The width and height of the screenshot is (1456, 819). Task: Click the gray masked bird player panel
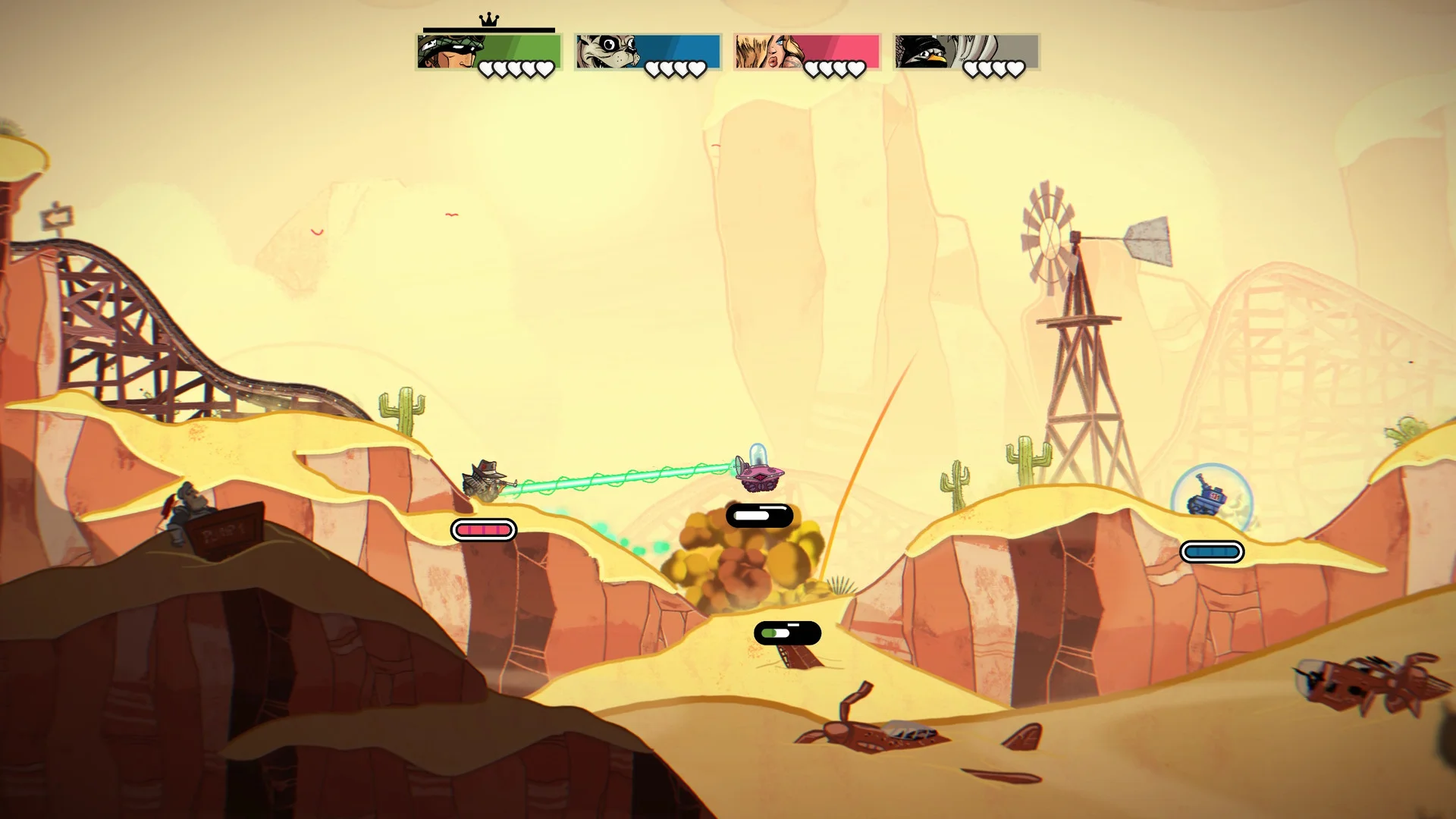click(966, 52)
